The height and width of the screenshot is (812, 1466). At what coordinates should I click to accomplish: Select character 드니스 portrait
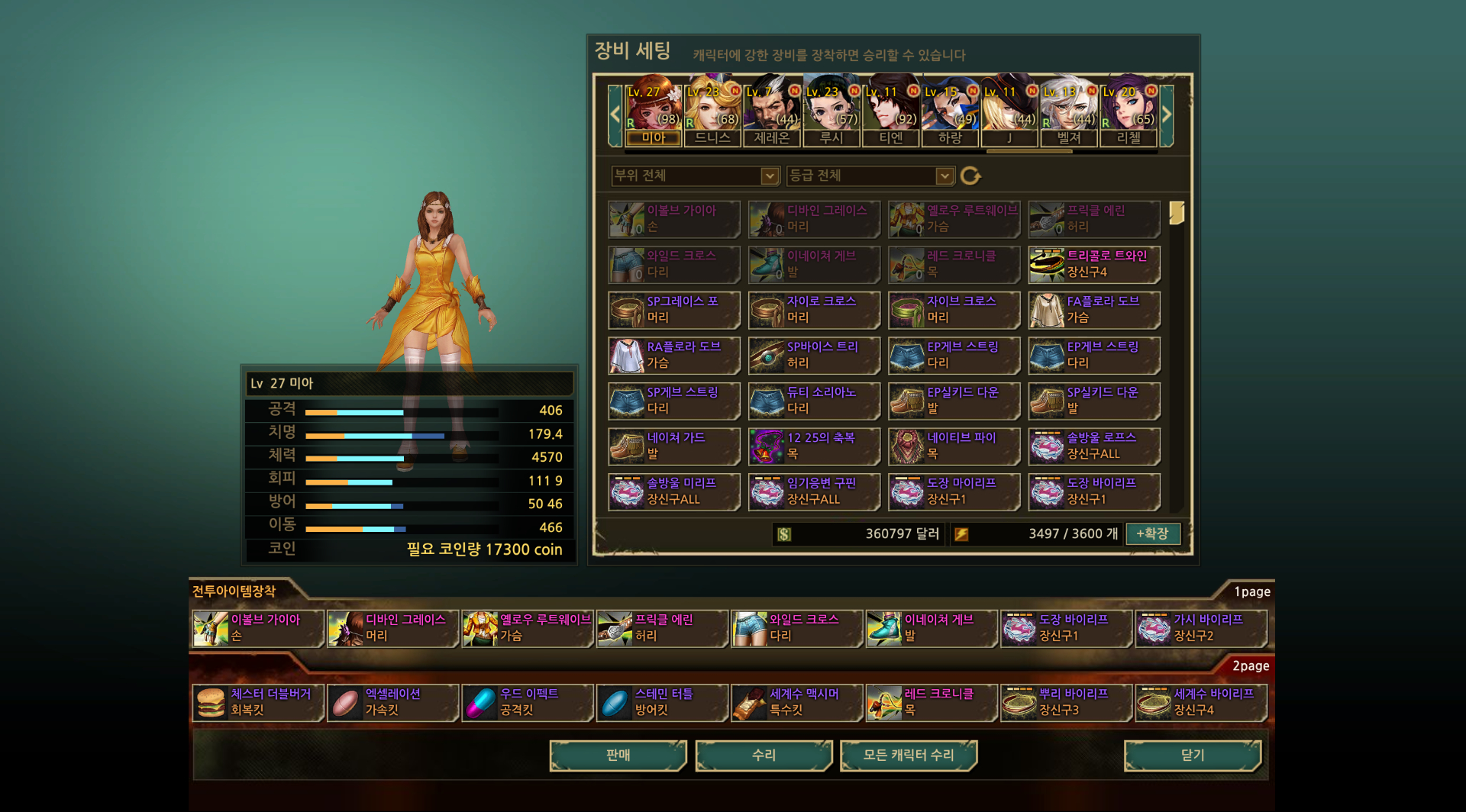click(x=712, y=111)
